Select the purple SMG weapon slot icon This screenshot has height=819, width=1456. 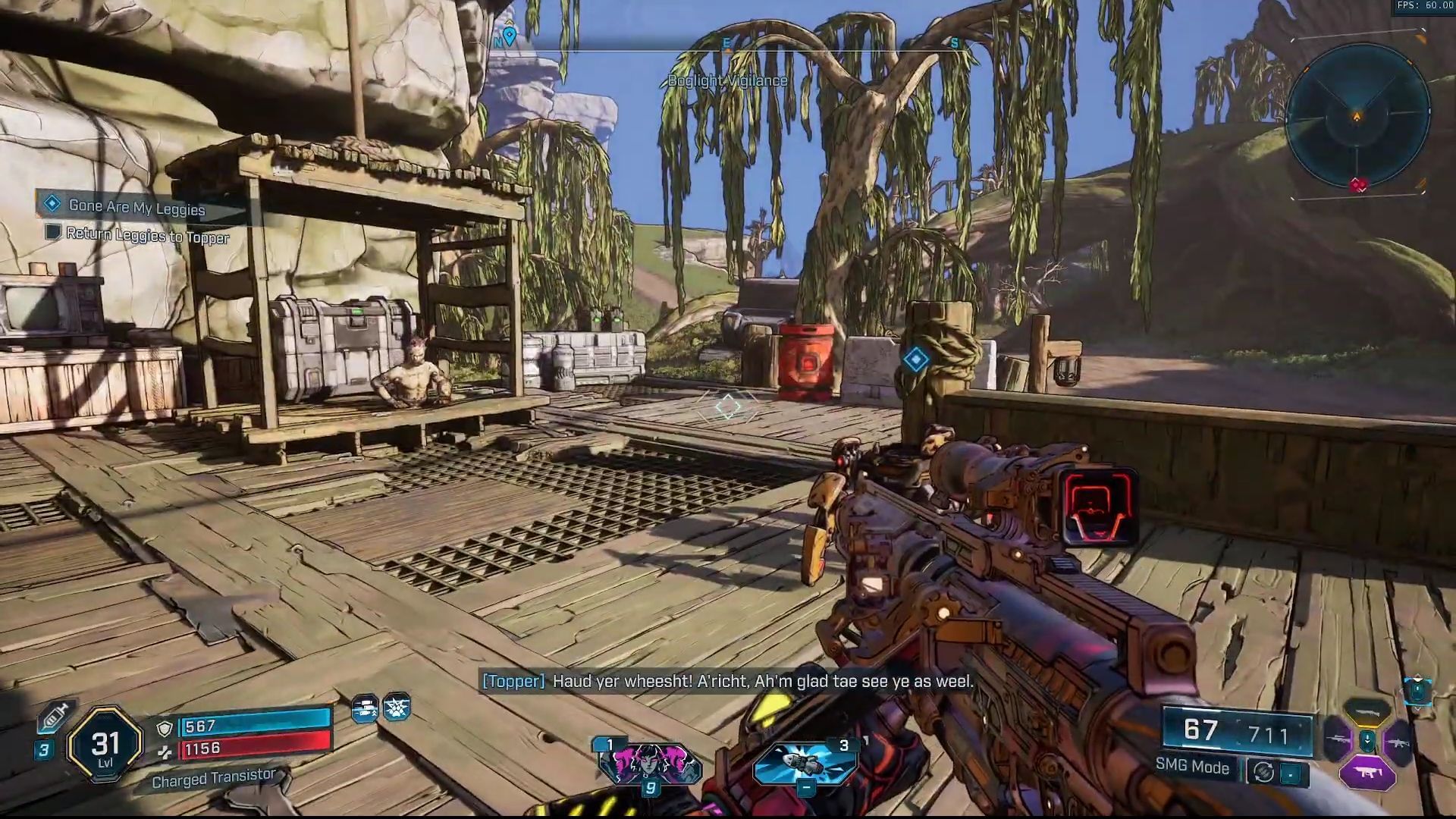tap(1367, 772)
